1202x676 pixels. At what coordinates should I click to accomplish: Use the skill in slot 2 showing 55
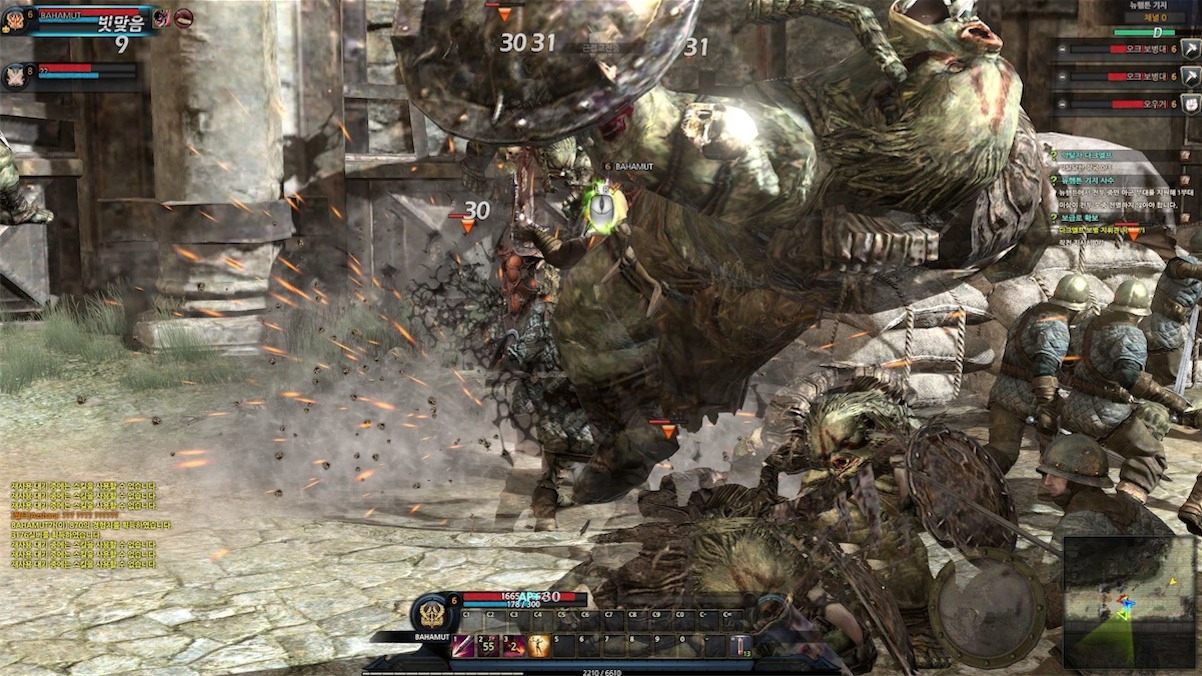tap(489, 646)
